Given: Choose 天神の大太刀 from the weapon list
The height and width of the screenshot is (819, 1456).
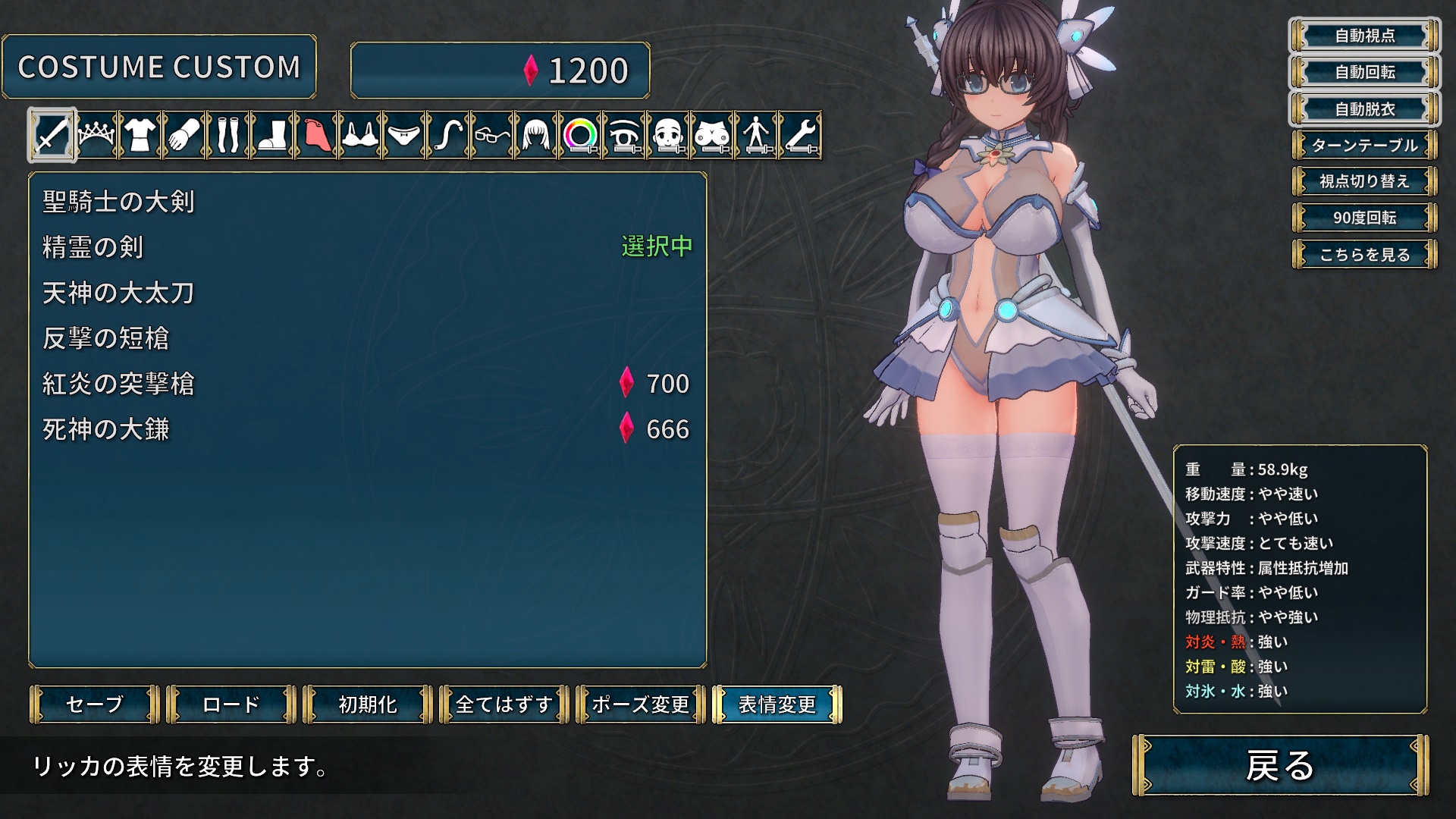Looking at the screenshot, I should point(119,293).
